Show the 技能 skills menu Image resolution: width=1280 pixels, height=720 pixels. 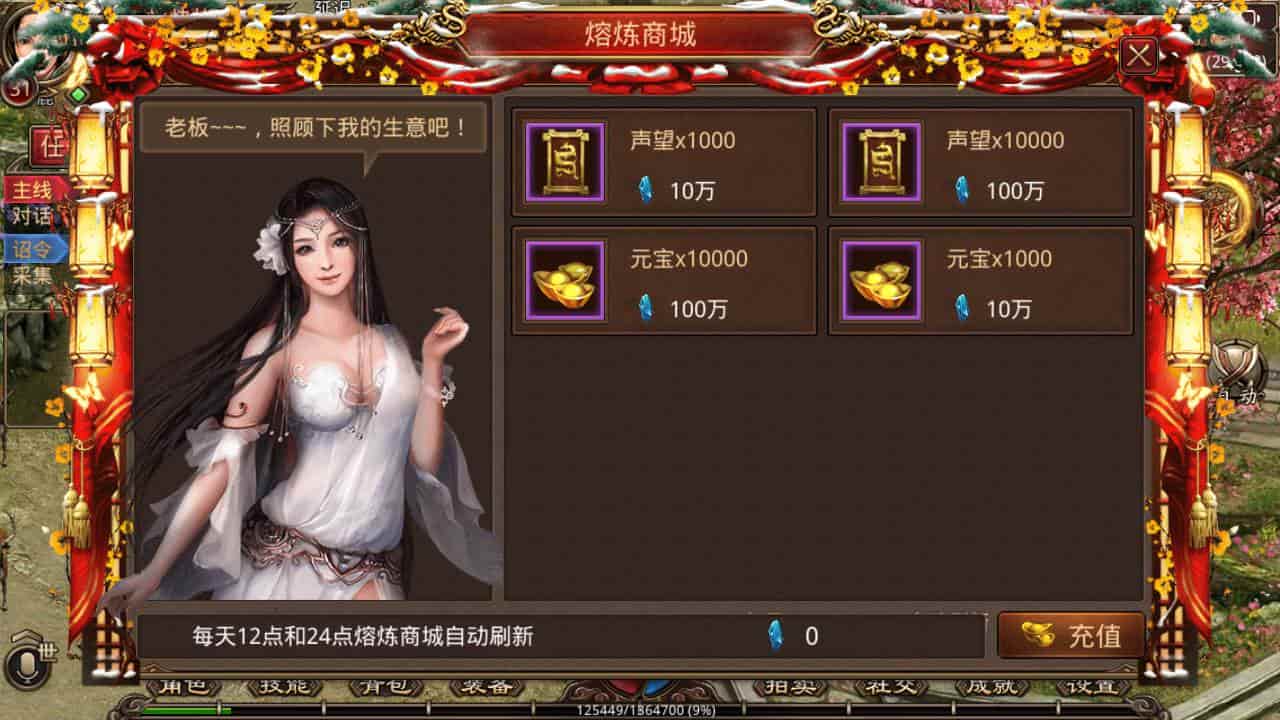click(285, 687)
